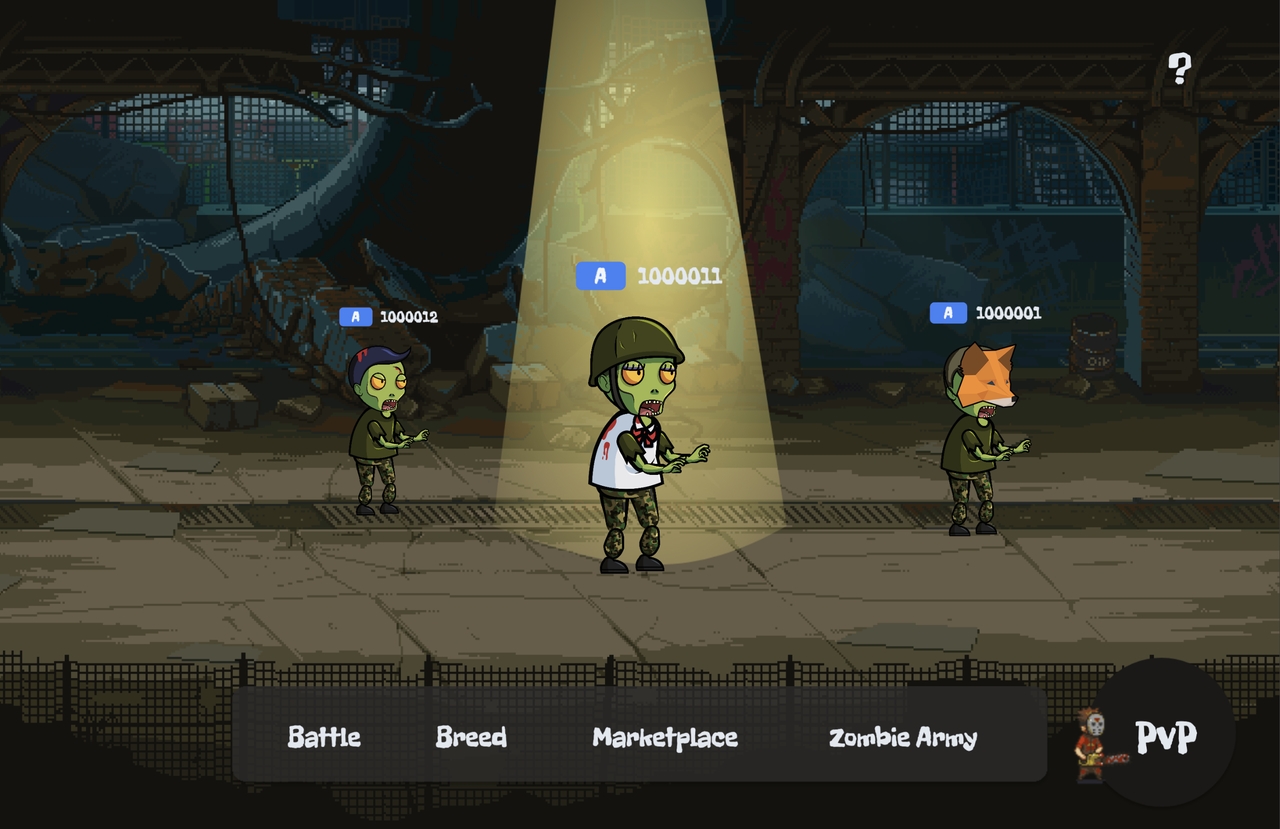The height and width of the screenshot is (829, 1280).
Task: Go to the Breed section
Action: tap(471, 737)
